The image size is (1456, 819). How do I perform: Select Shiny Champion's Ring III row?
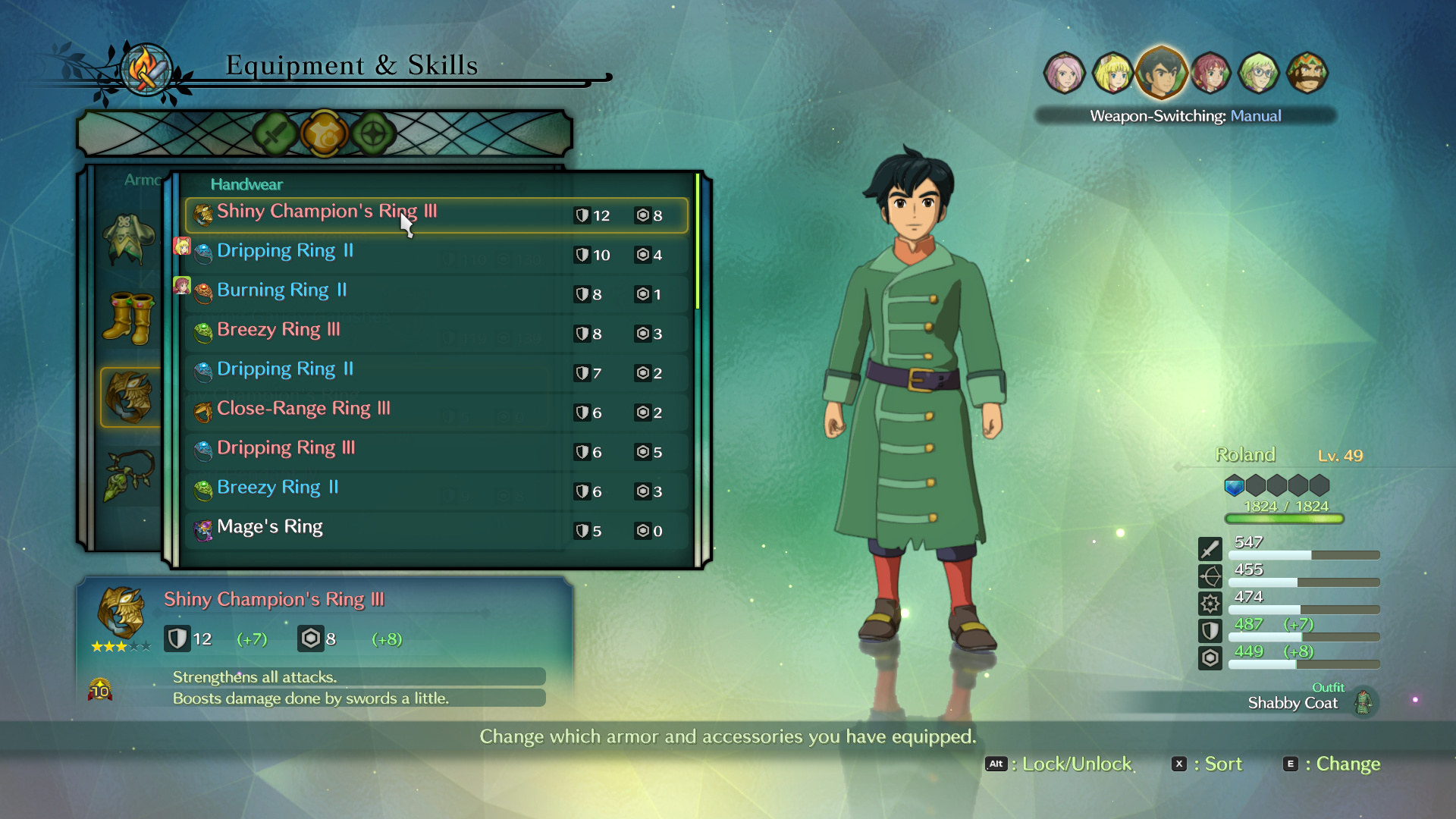(x=436, y=215)
